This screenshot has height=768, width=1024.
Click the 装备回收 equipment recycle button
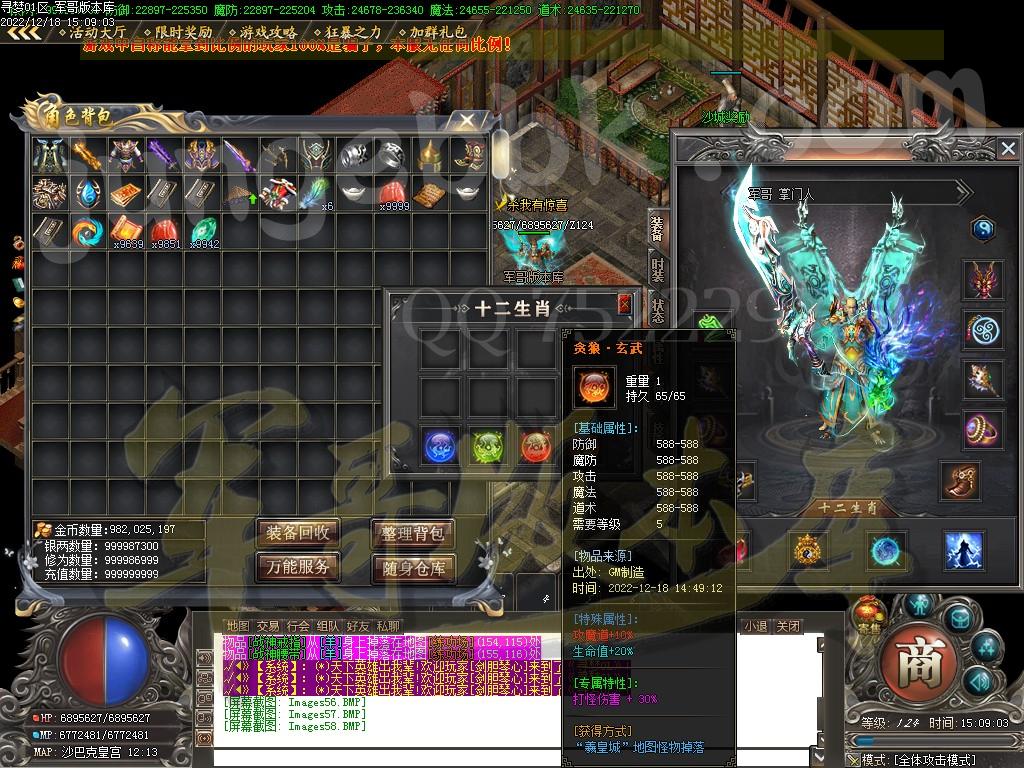(296, 532)
